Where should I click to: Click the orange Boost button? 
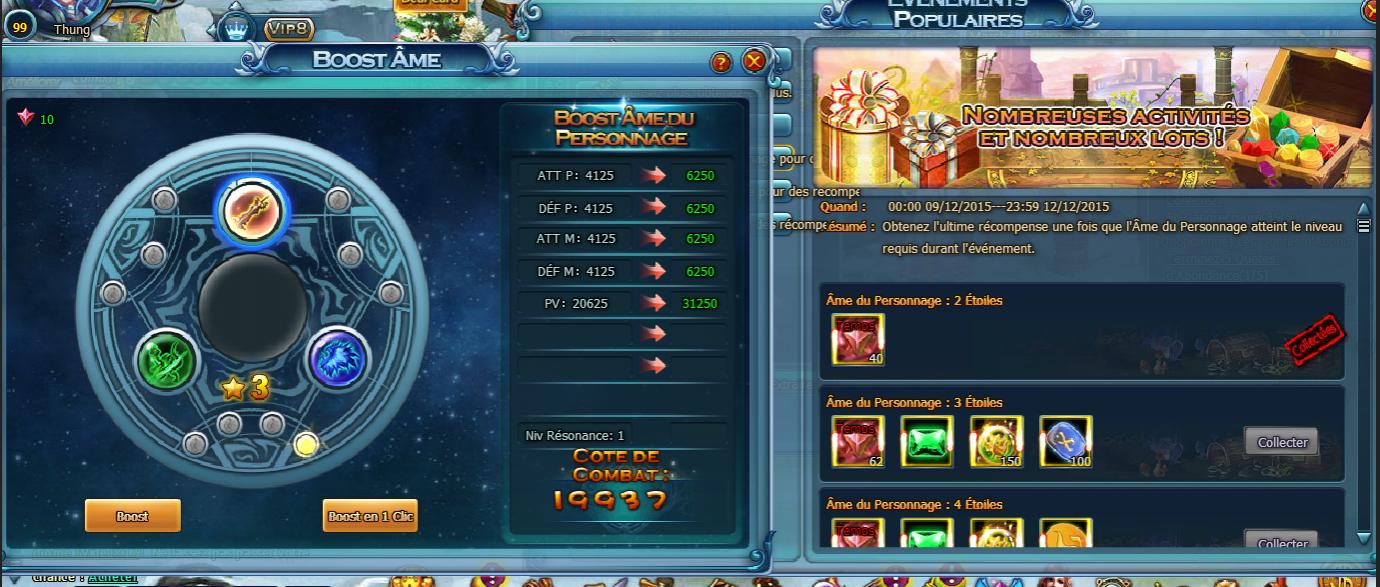click(x=132, y=516)
